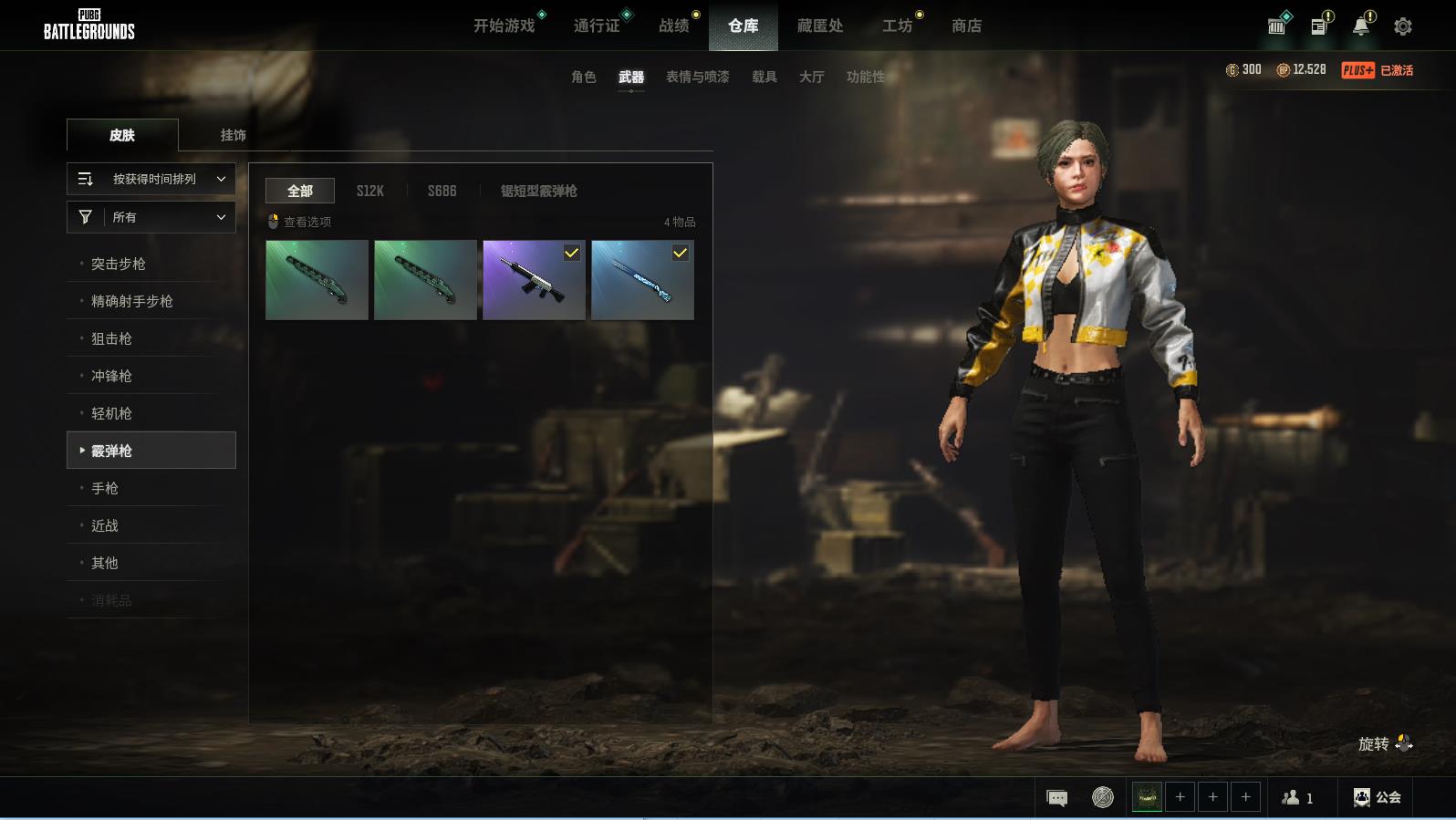The height and width of the screenshot is (820, 1456).
Task: Open the 开始游戏 (Play) menu
Action: coord(504,26)
